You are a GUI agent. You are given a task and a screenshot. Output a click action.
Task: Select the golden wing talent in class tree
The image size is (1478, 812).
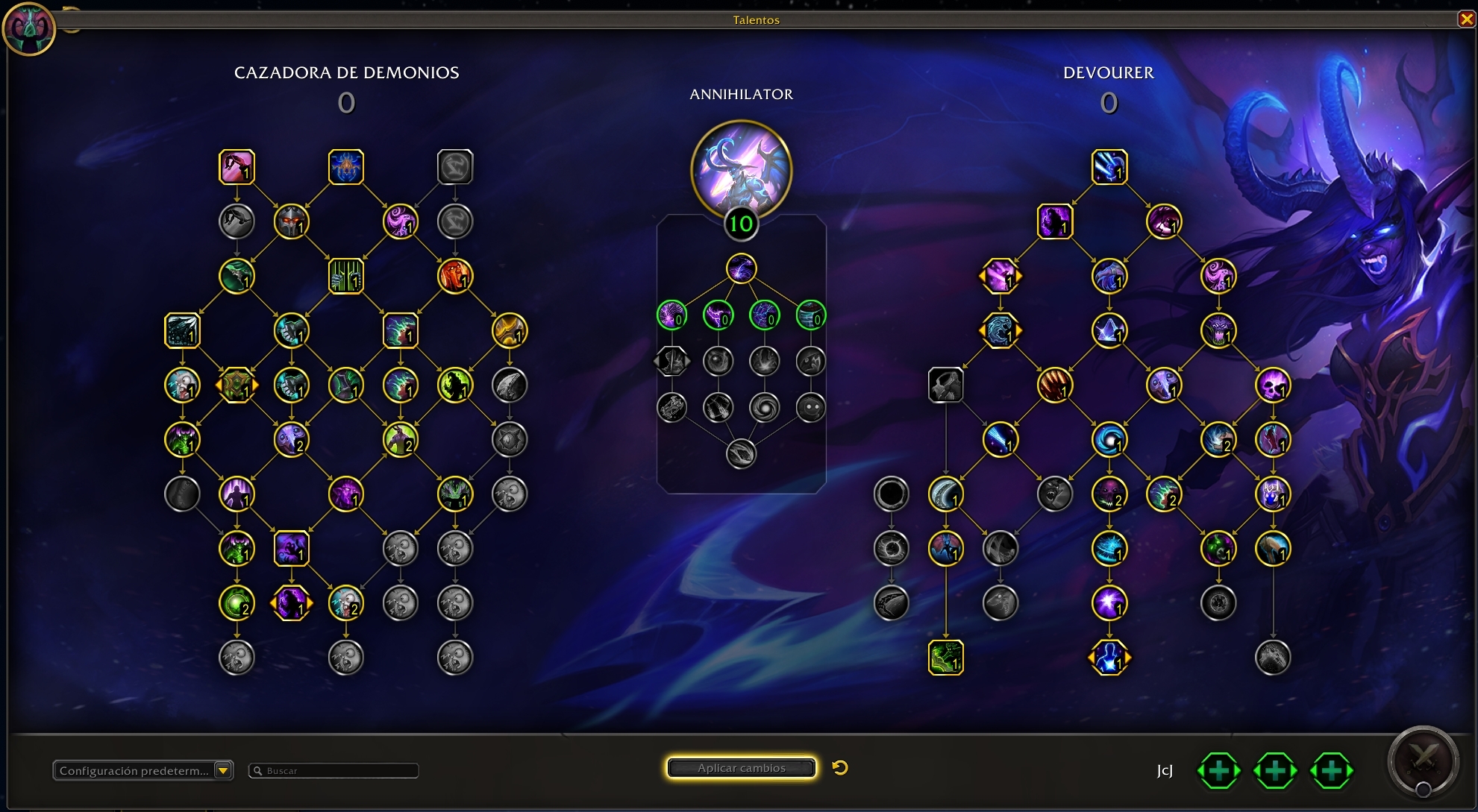510,331
